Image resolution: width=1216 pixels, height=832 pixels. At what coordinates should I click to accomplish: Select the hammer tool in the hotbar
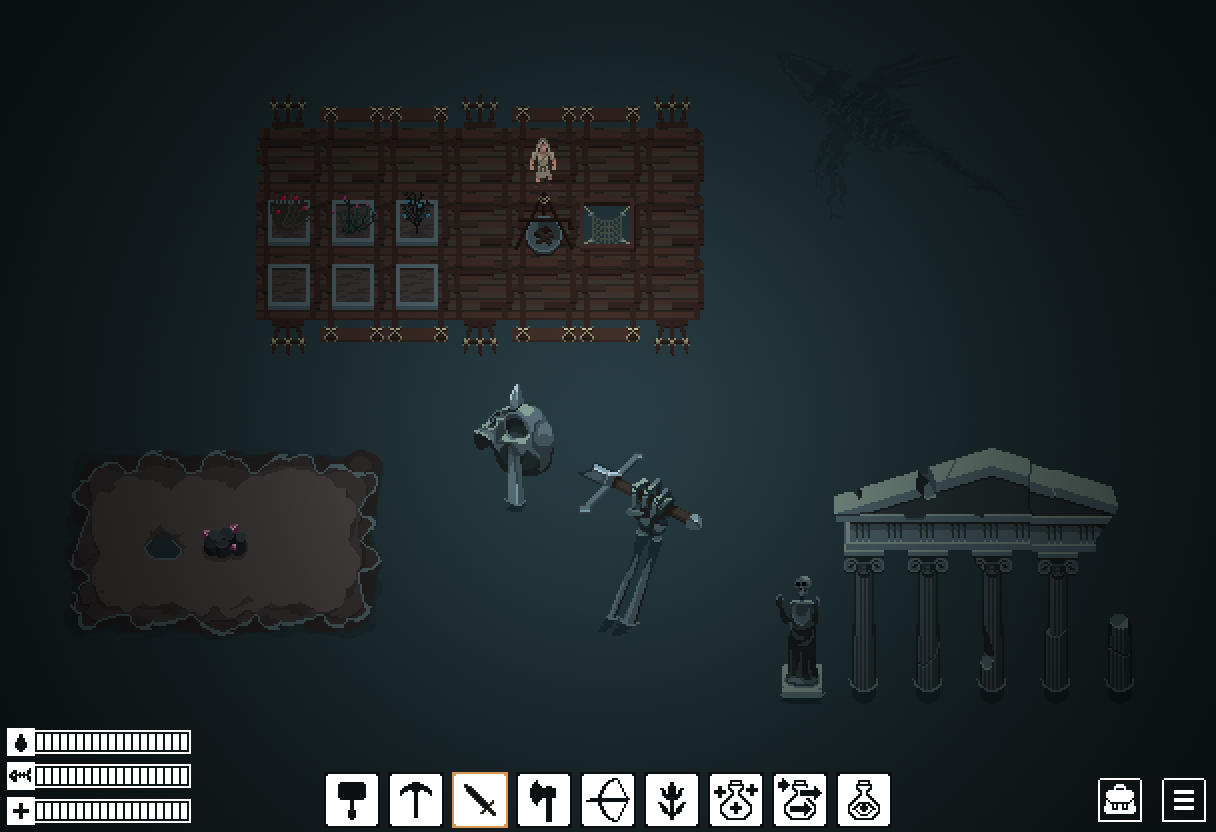[x=352, y=800]
